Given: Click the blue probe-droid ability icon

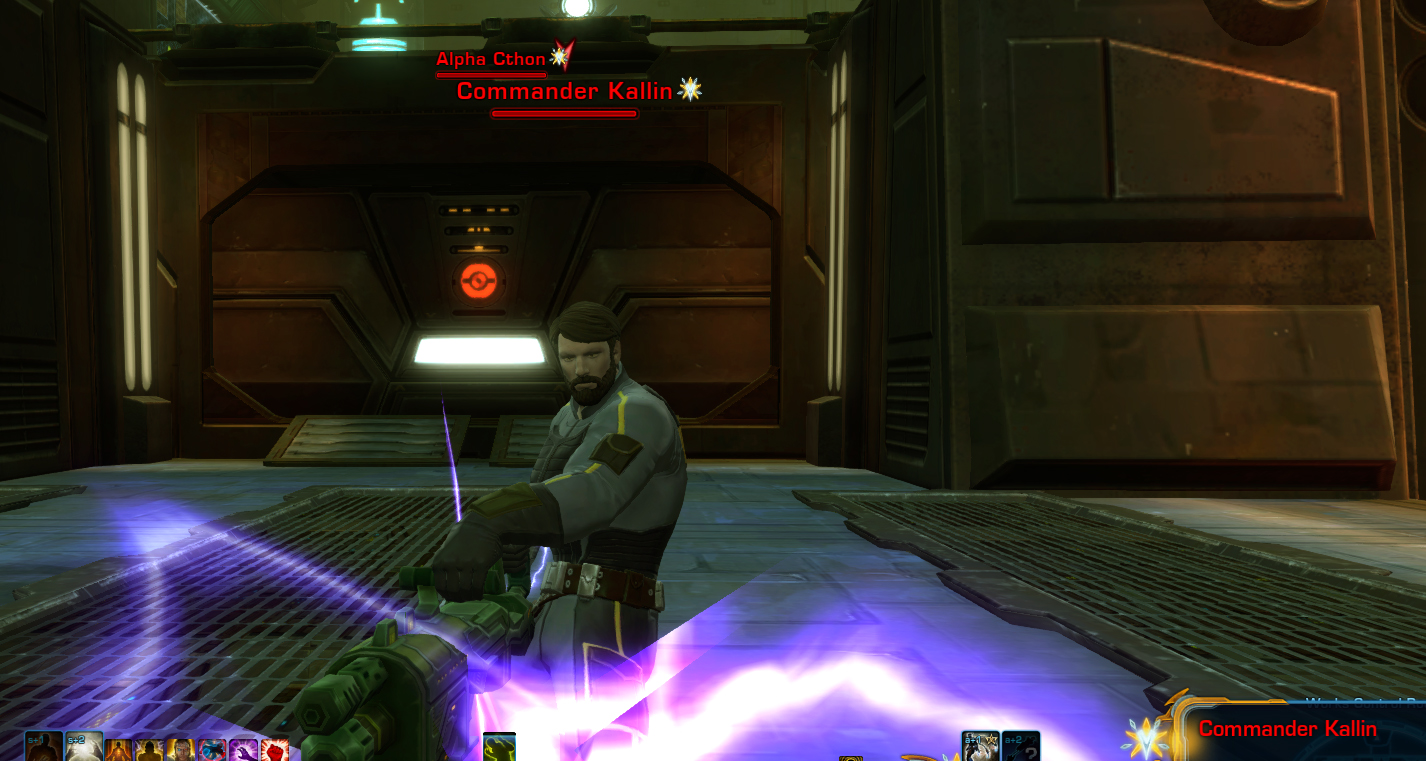Looking at the screenshot, I should pyautogui.click(x=213, y=751).
